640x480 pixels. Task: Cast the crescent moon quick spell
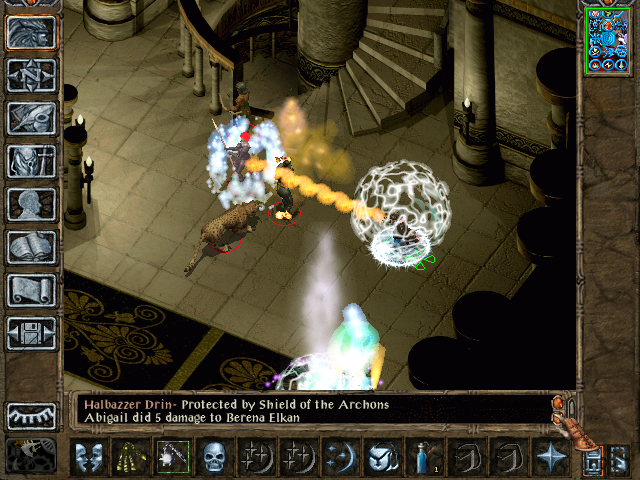click(x=340, y=457)
